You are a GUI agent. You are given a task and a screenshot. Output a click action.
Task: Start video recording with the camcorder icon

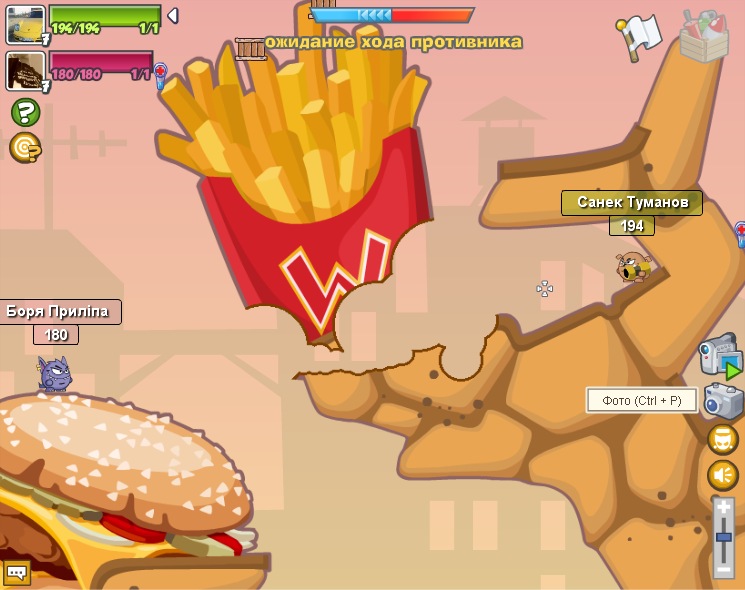(x=719, y=357)
